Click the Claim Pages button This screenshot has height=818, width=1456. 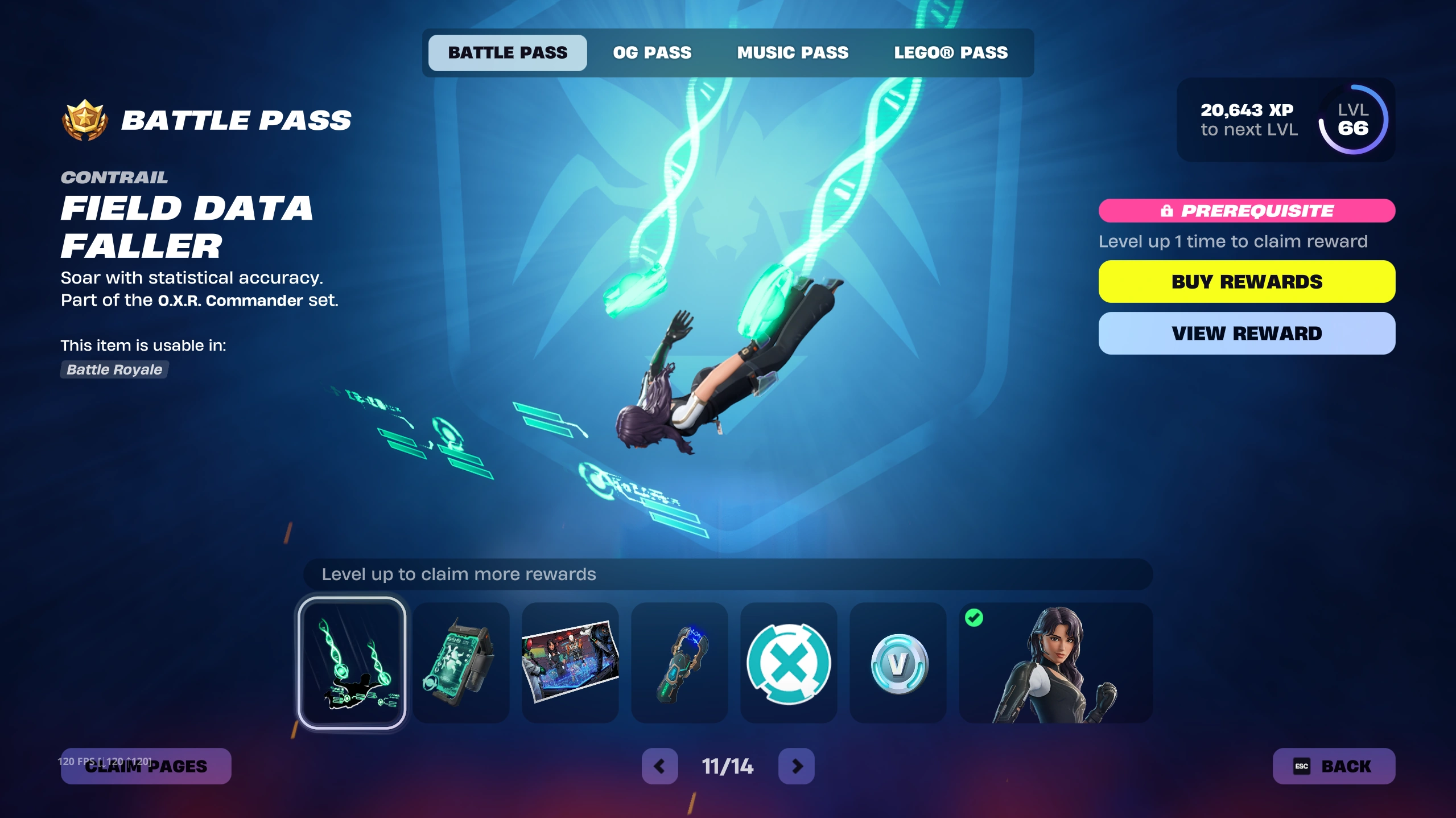point(146,766)
